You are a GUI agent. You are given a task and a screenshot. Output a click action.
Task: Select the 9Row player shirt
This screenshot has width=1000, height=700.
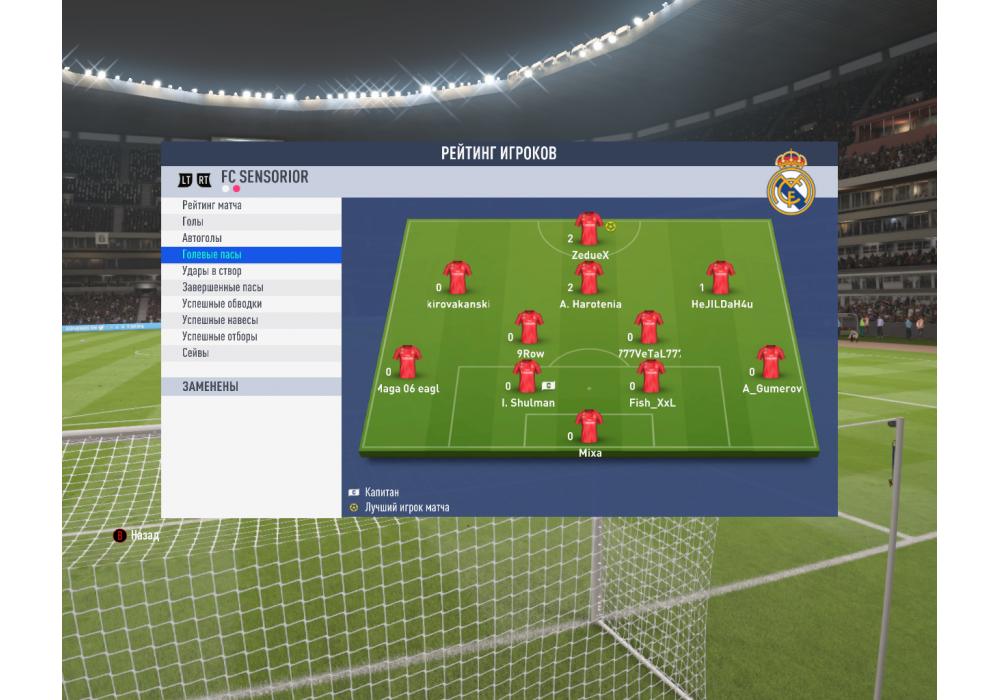pyautogui.click(x=529, y=328)
